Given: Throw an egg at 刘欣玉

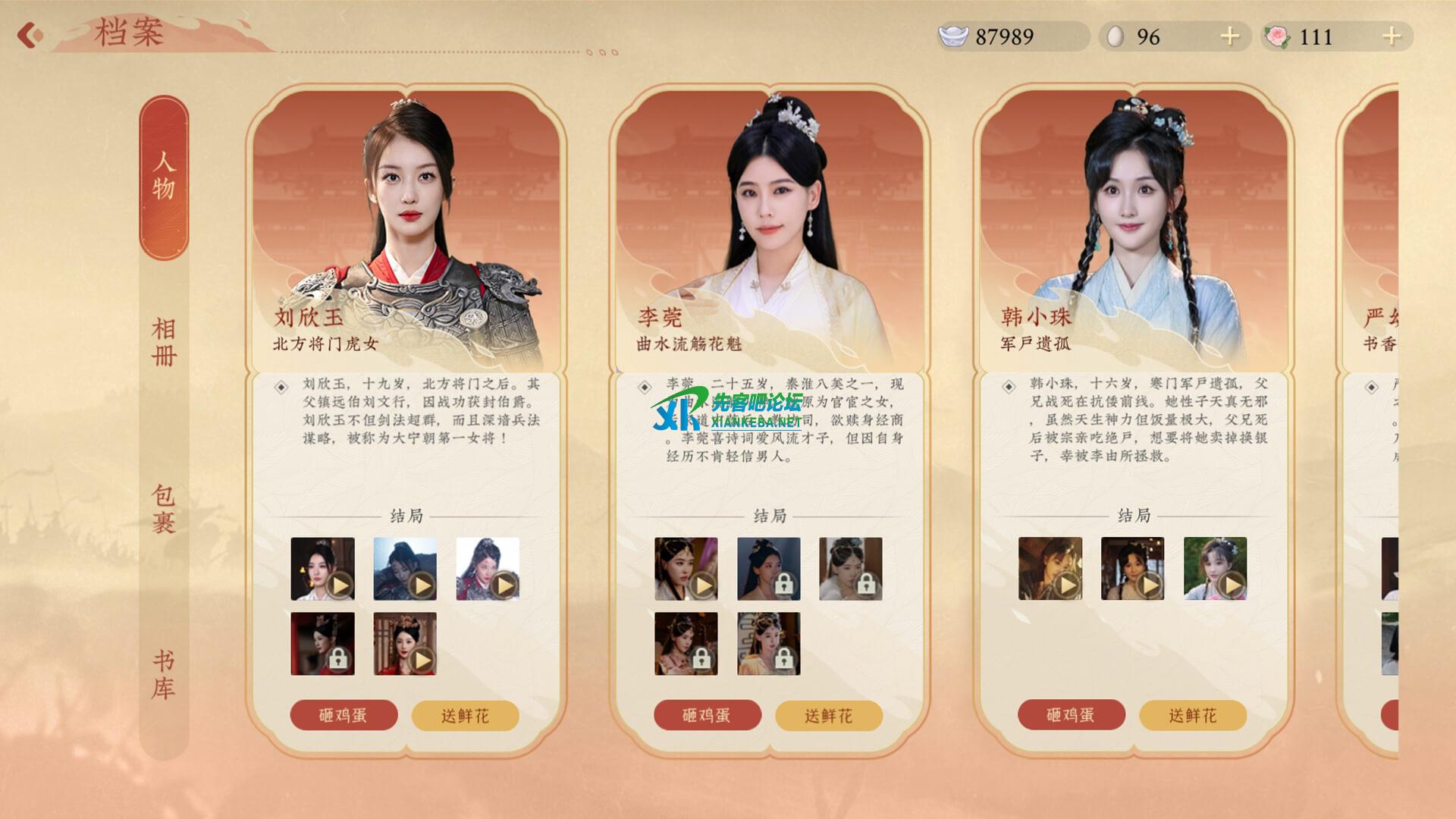Looking at the screenshot, I should pyautogui.click(x=343, y=715).
